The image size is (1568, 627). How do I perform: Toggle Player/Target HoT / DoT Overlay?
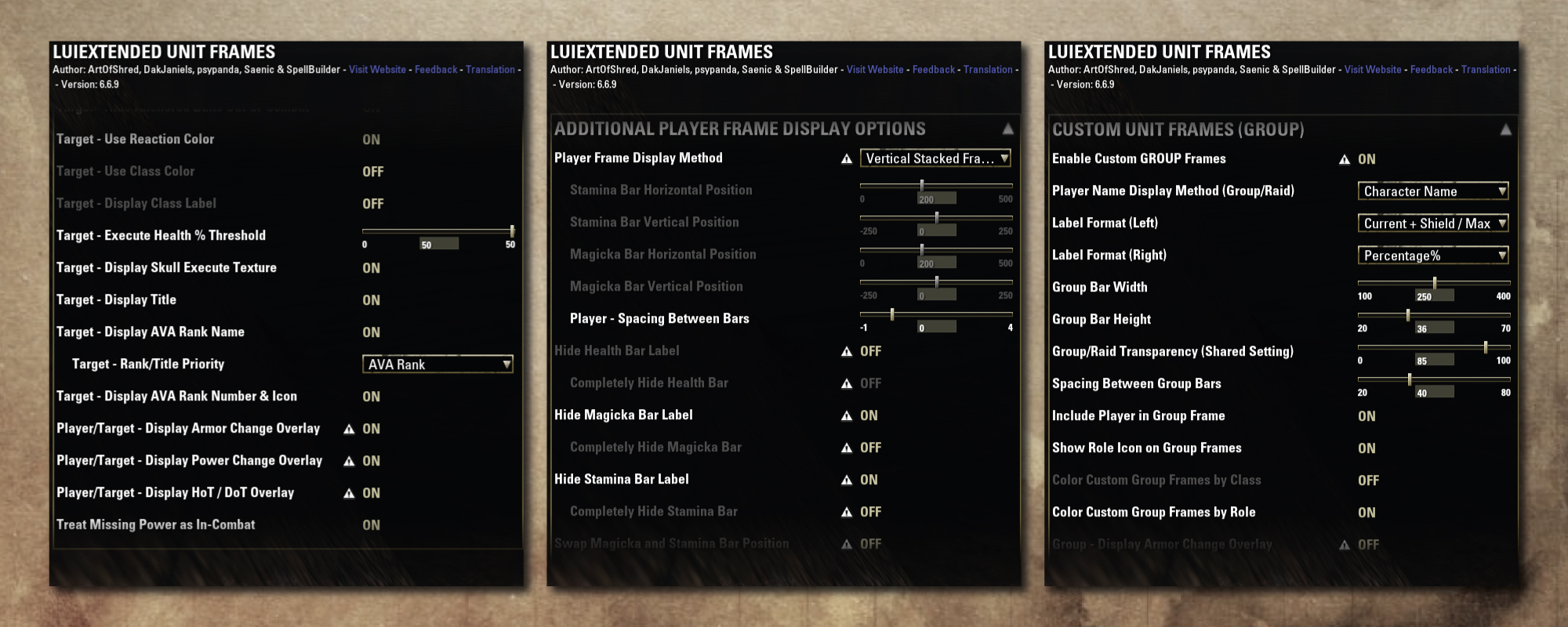point(371,493)
